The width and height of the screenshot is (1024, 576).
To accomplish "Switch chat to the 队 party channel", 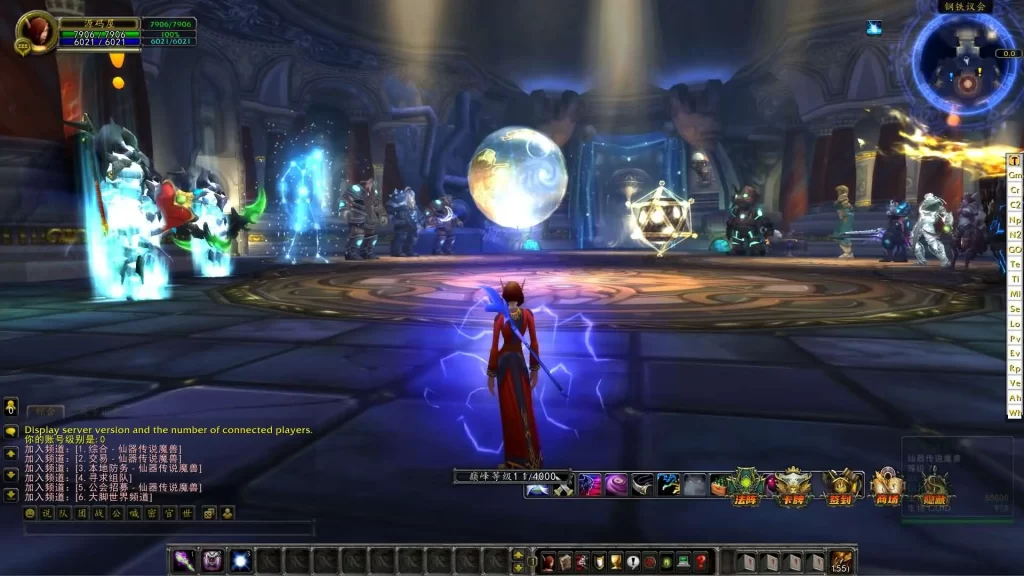I will point(64,513).
